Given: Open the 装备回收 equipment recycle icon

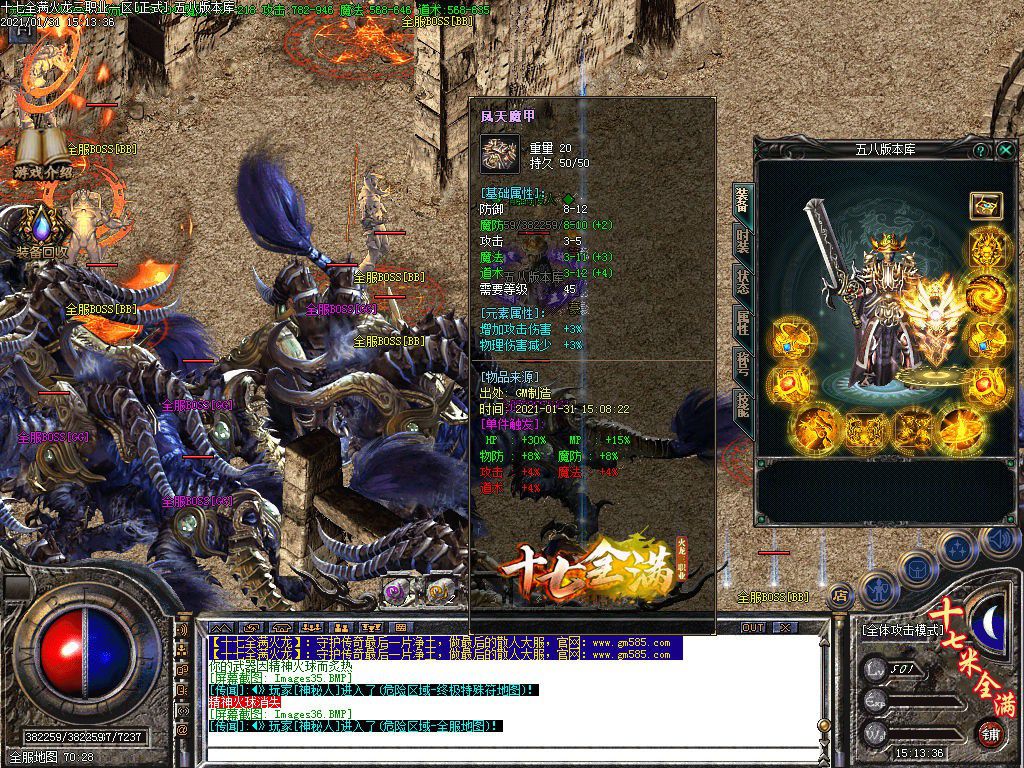Looking at the screenshot, I should [41, 232].
